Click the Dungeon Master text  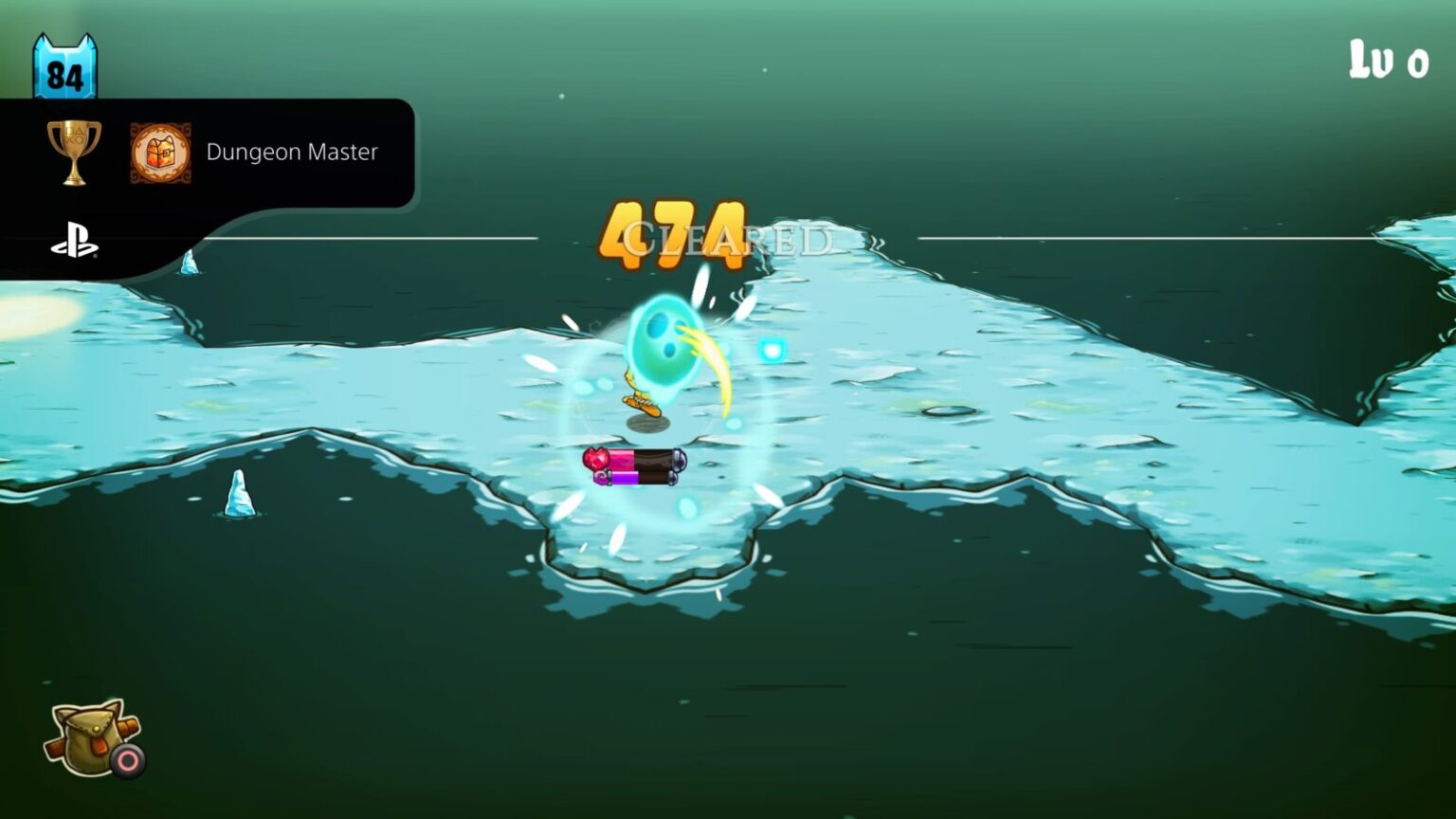(290, 152)
